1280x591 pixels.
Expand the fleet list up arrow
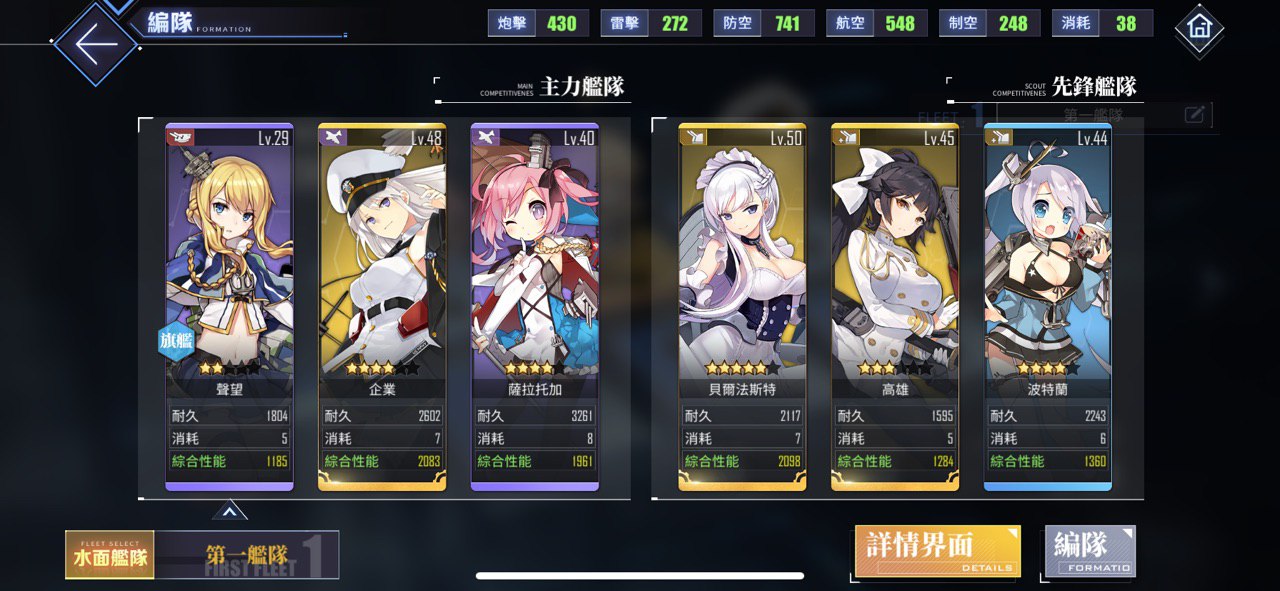229,511
